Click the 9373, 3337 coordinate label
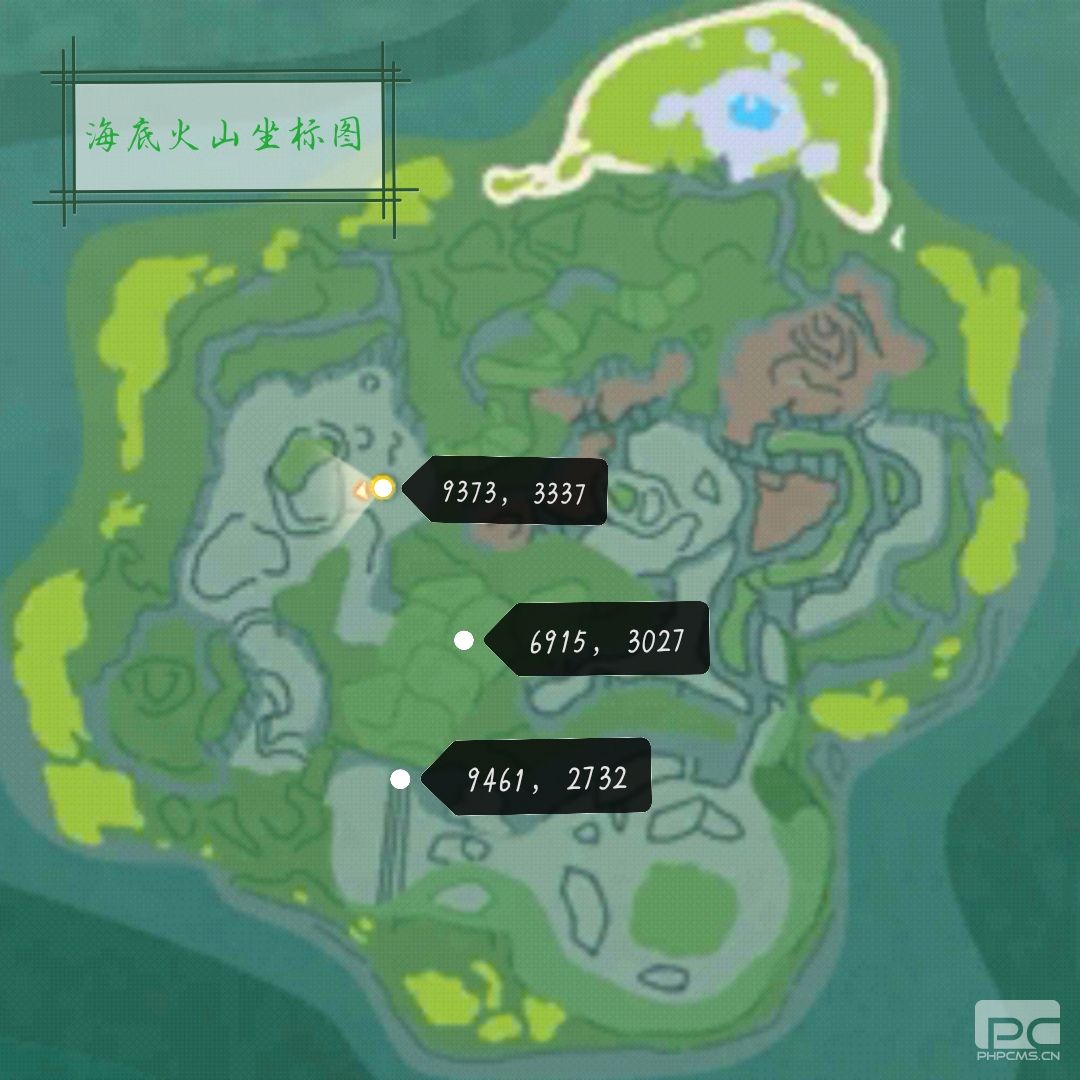This screenshot has width=1080, height=1080. [x=513, y=491]
